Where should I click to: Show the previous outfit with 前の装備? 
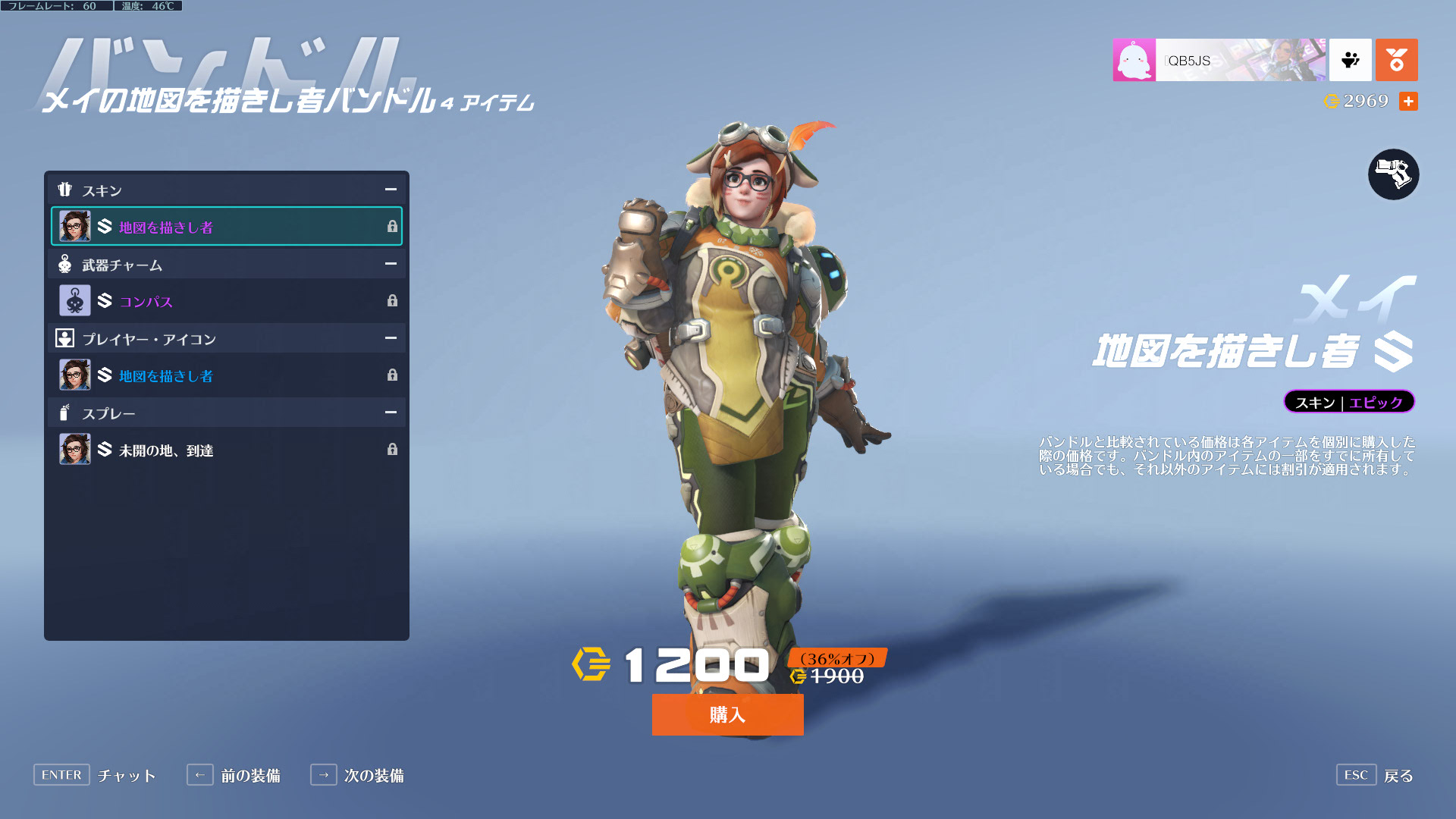pos(234,775)
